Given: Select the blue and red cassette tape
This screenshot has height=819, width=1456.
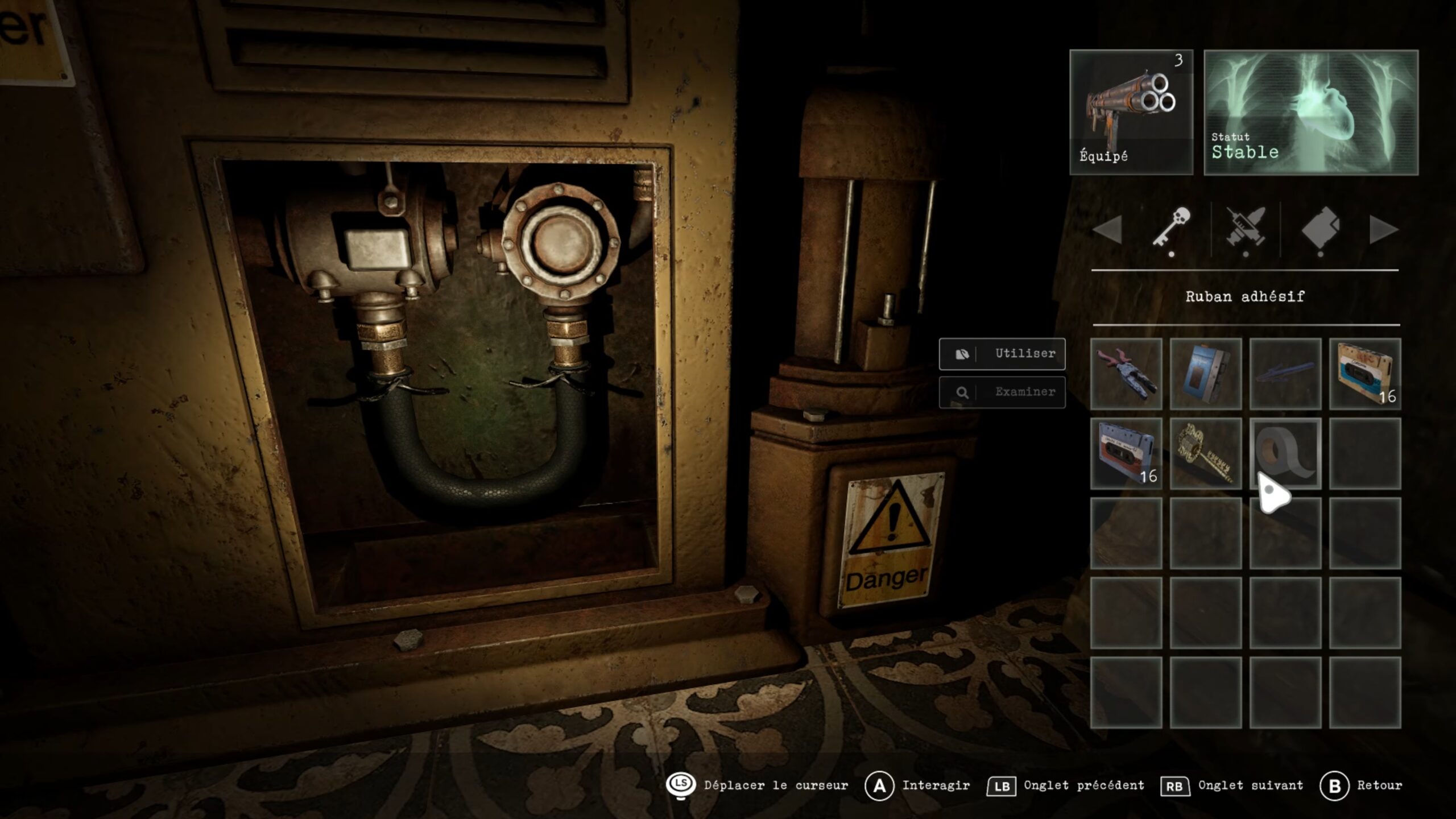Looking at the screenshot, I should coord(1126,454).
